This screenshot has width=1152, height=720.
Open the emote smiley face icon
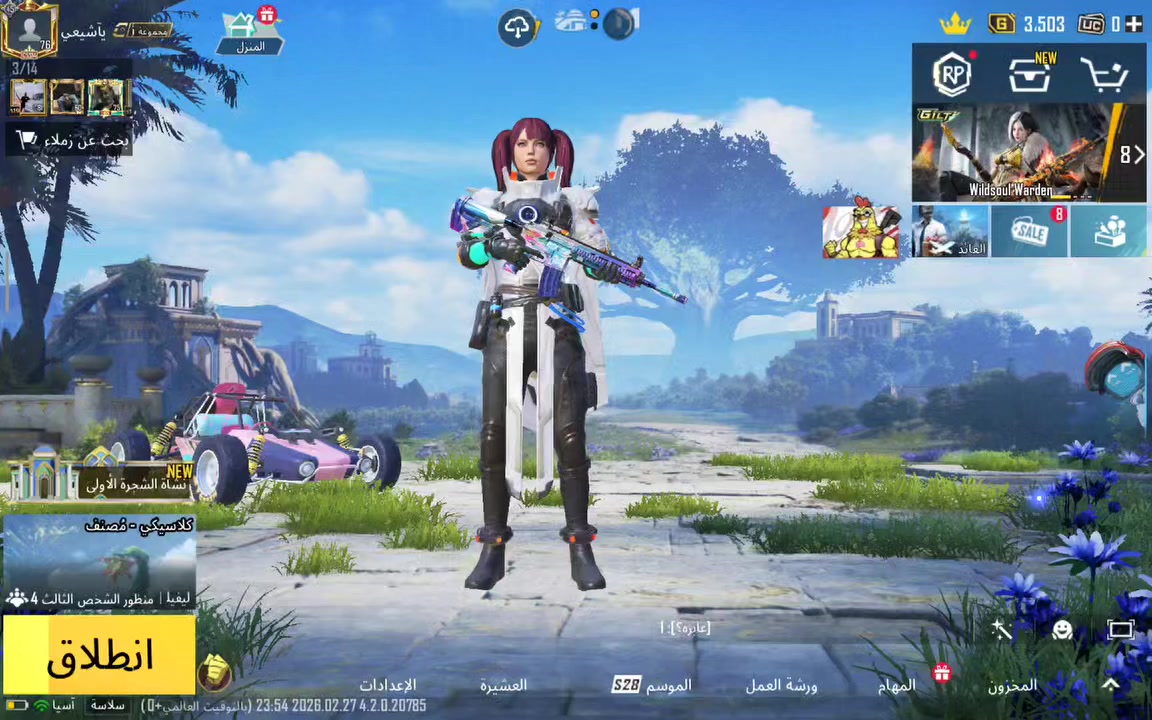pyautogui.click(x=1062, y=629)
